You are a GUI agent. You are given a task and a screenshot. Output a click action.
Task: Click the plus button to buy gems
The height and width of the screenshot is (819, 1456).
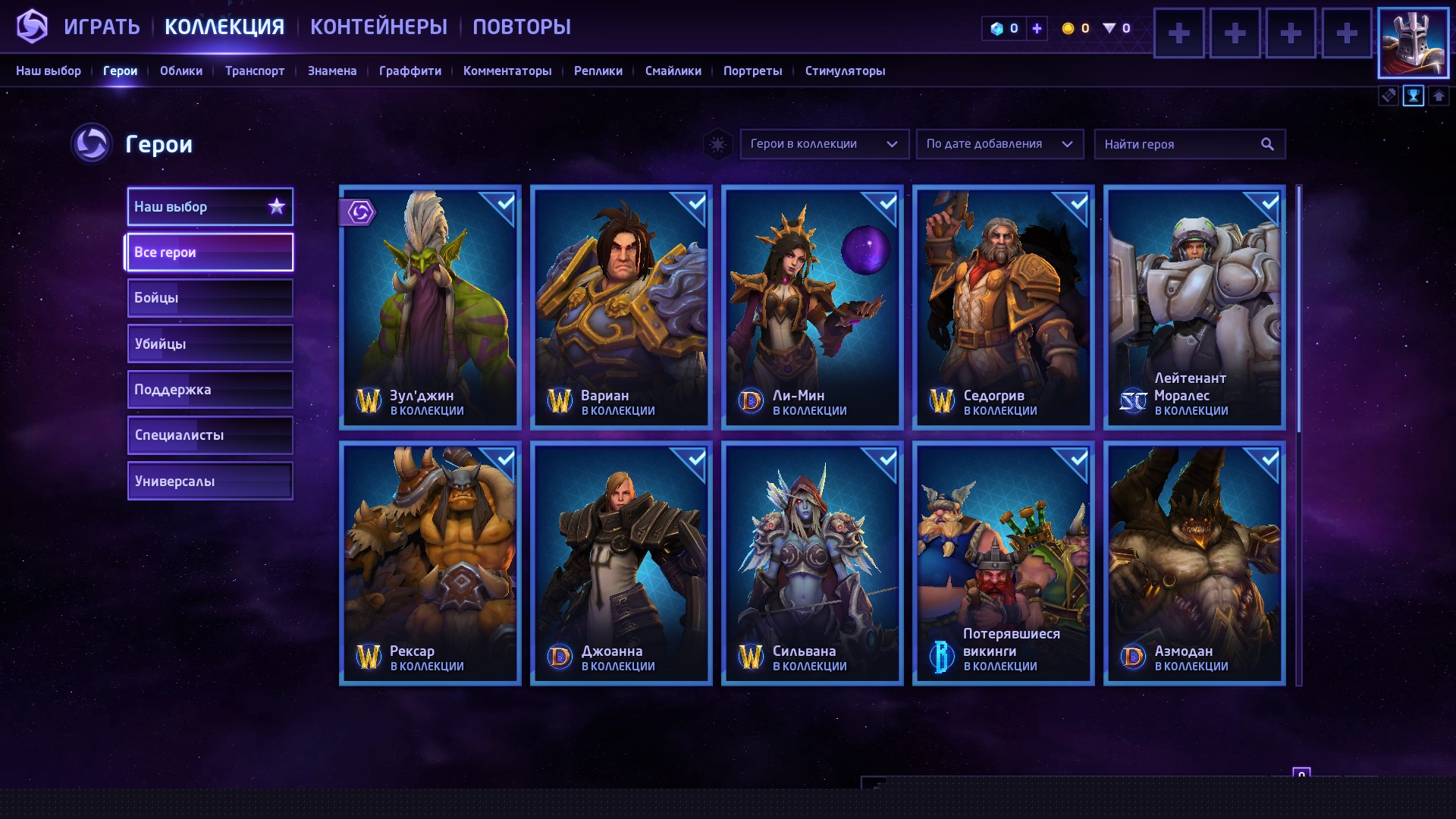(1036, 27)
